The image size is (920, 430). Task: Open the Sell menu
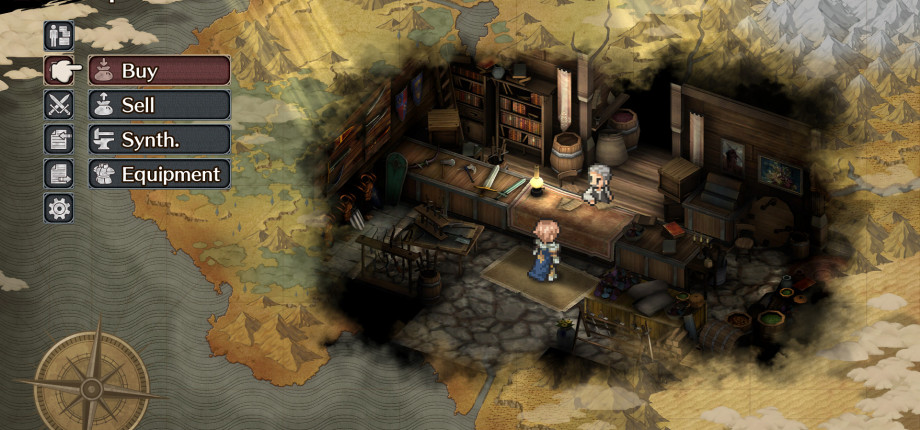(x=159, y=105)
